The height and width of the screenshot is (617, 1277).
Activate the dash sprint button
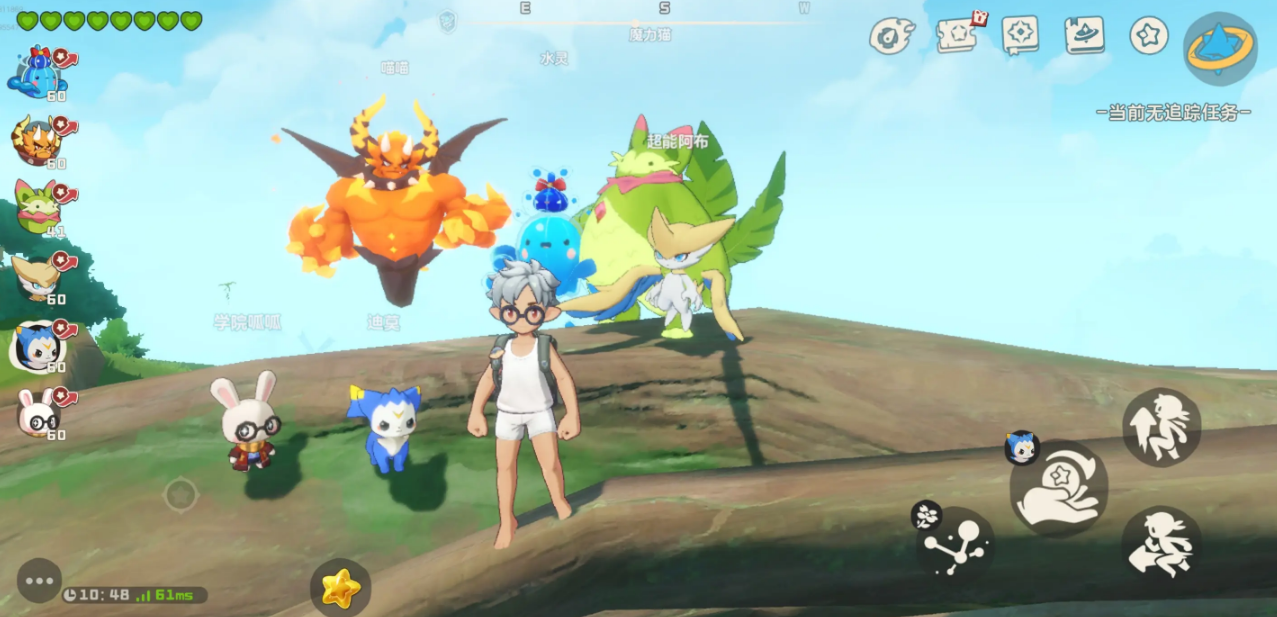pos(1161,544)
